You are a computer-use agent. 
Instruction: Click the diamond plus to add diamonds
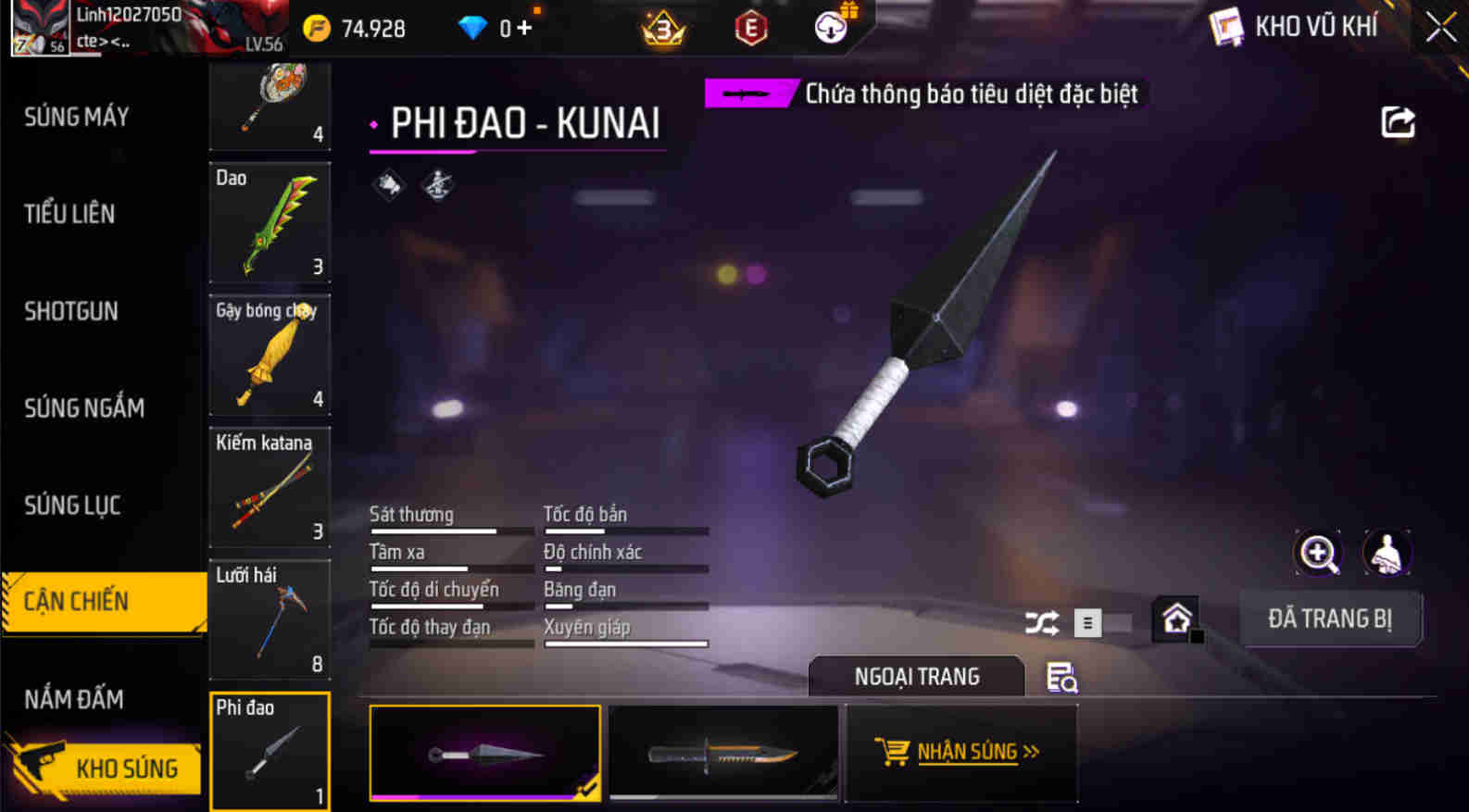coord(522,27)
